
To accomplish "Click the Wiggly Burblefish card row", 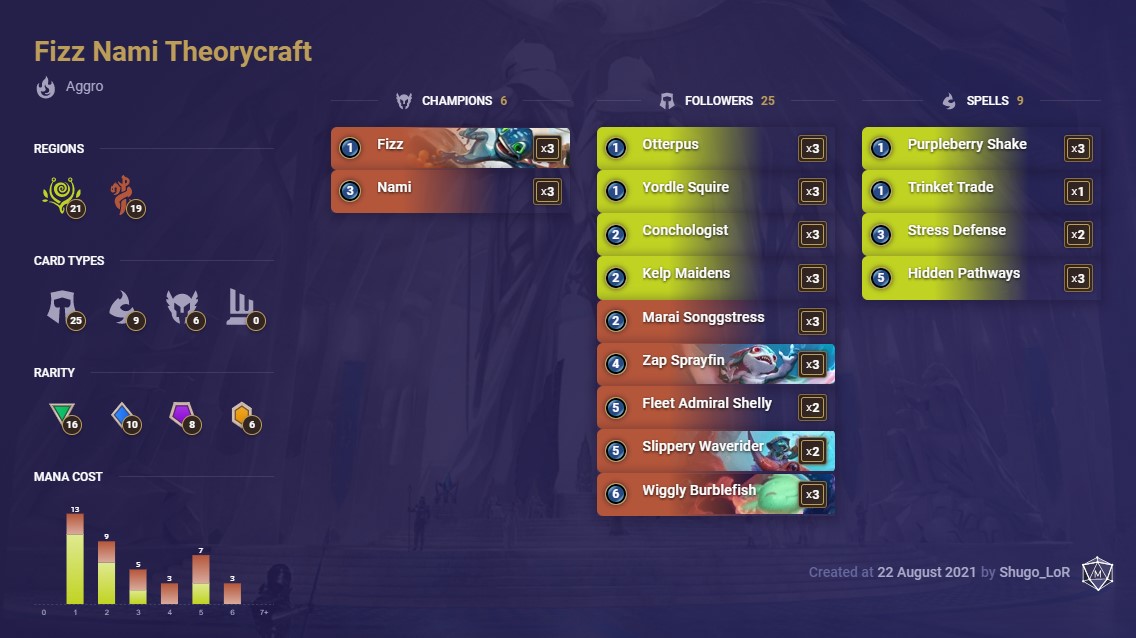I will pos(715,492).
